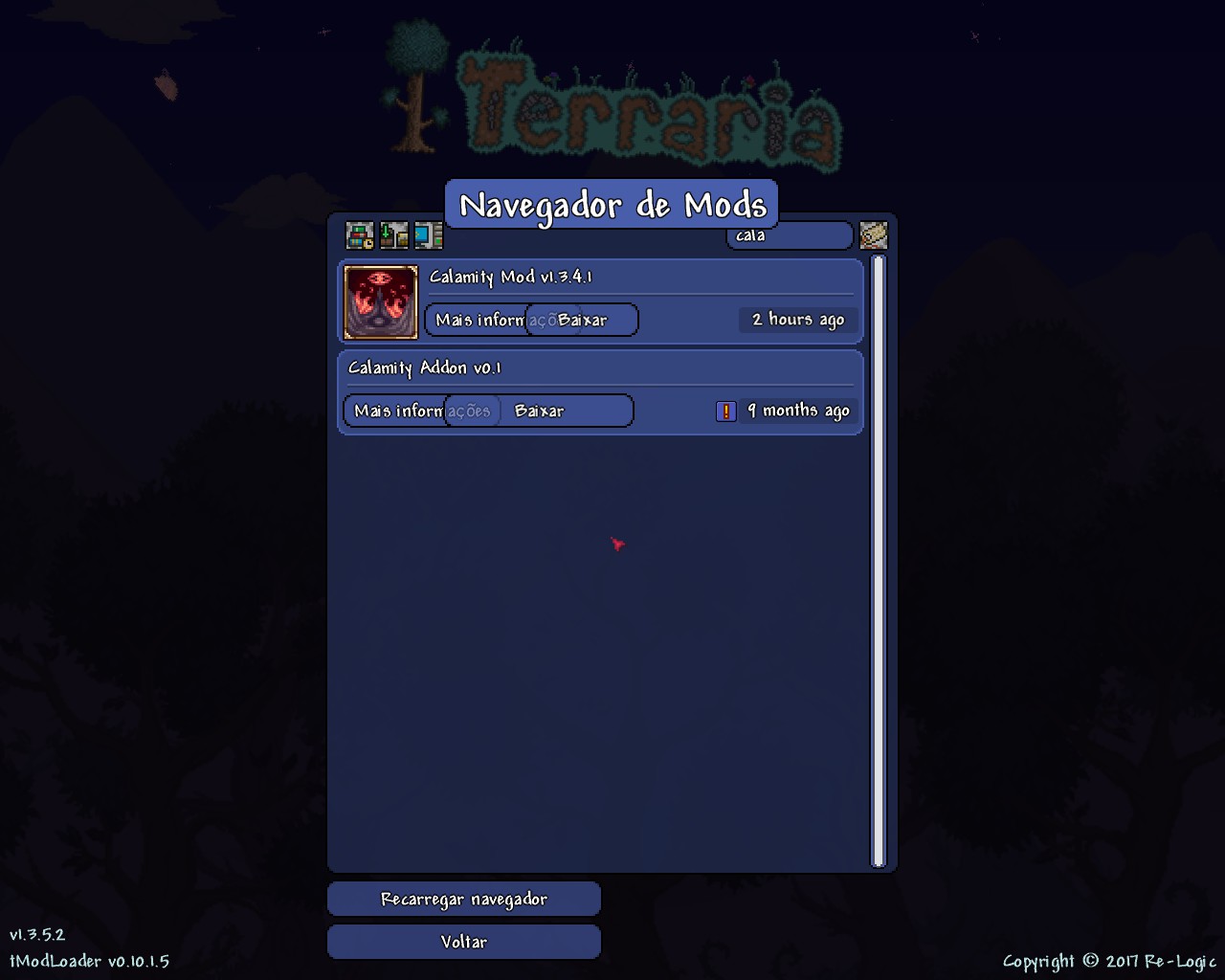The width and height of the screenshot is (1225, 980).
Task: Click the Navegador de Mods title
Action: tap(612, 204)
